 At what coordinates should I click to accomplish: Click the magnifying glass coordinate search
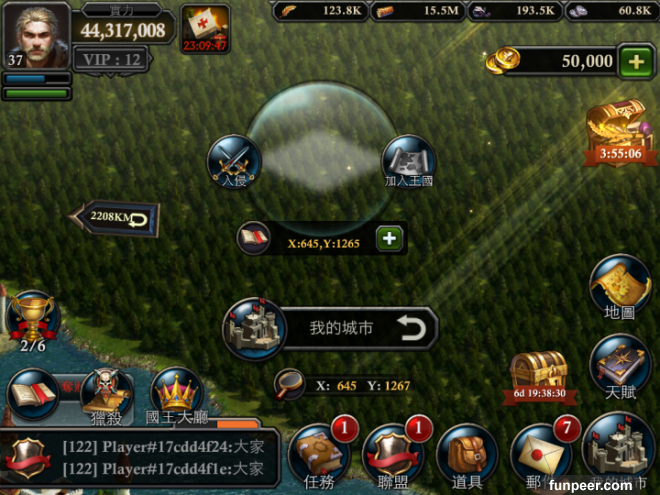[290, 384]
